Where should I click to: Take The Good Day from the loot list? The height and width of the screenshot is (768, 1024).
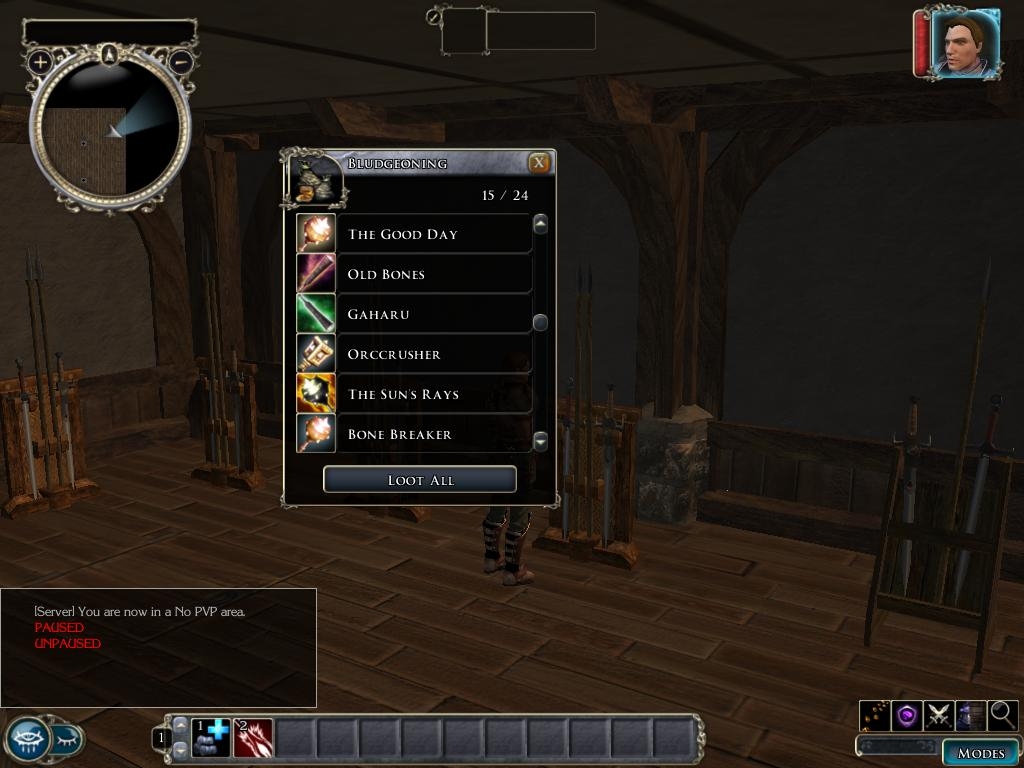(433, 234)
